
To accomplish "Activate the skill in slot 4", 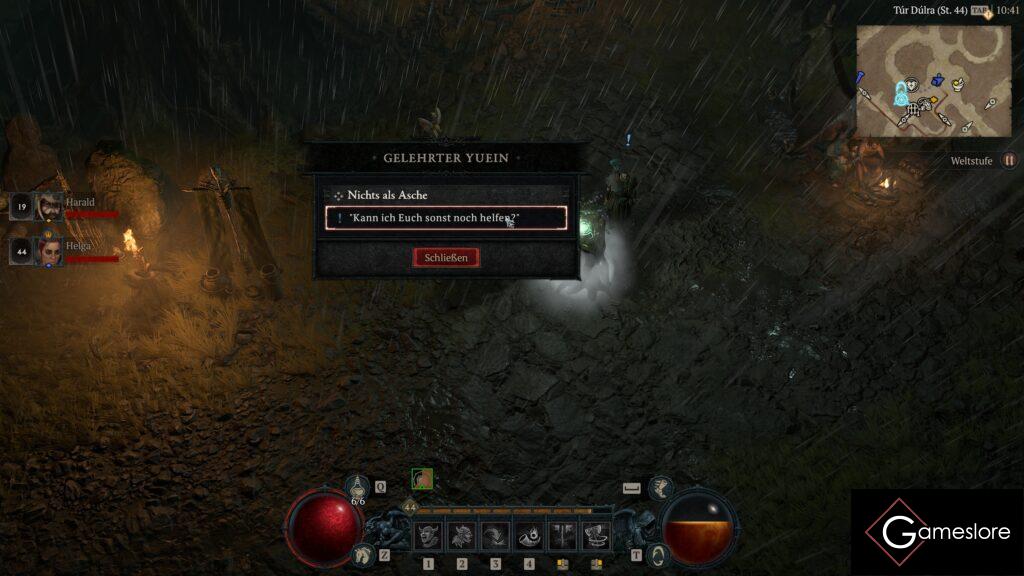I will (x=529, y=537).
